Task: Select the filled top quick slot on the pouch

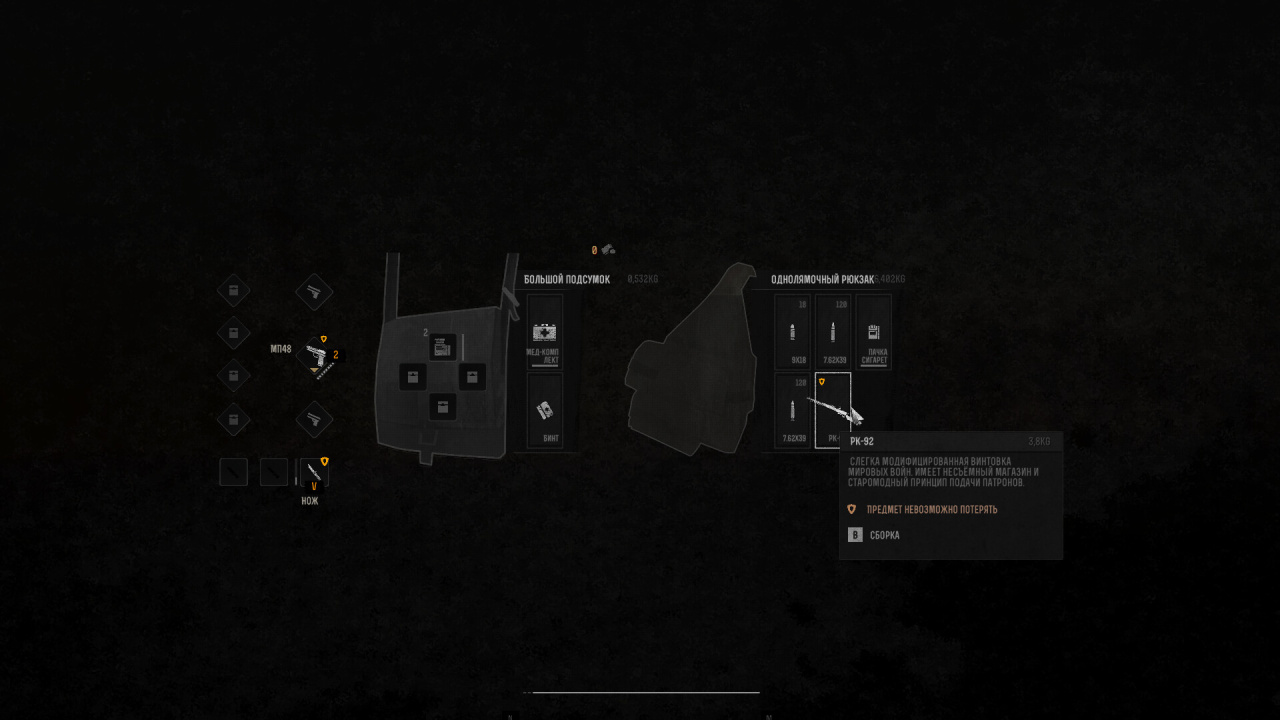Action: click(x=443, y=347)
